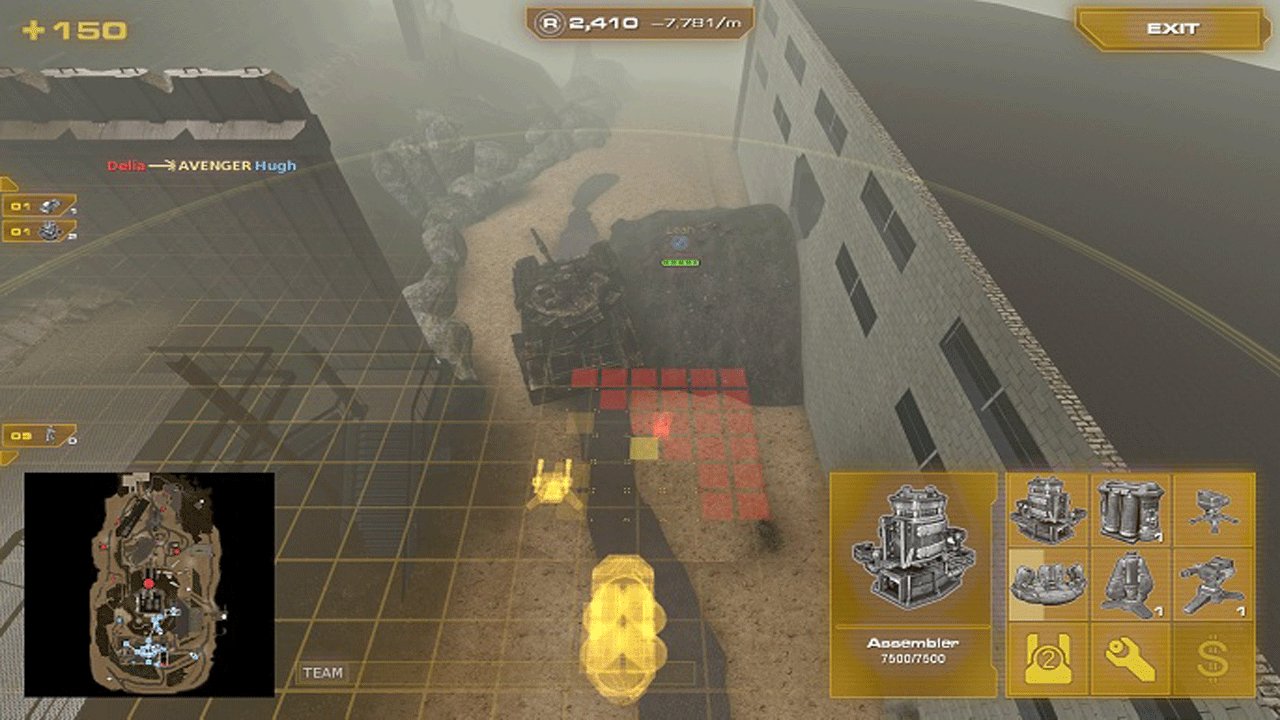Select the structure group tab on left

point(40,232)
